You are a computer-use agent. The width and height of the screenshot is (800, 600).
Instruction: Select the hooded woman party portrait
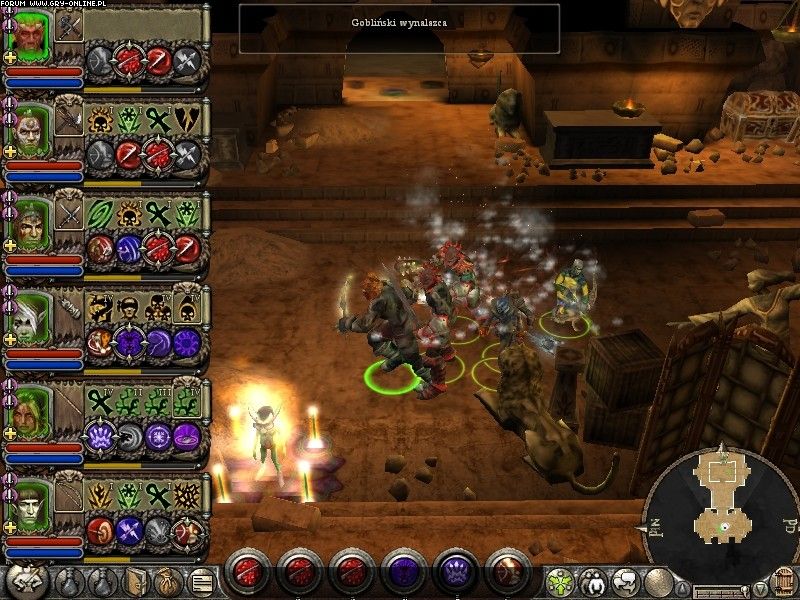tap(31, 408)
